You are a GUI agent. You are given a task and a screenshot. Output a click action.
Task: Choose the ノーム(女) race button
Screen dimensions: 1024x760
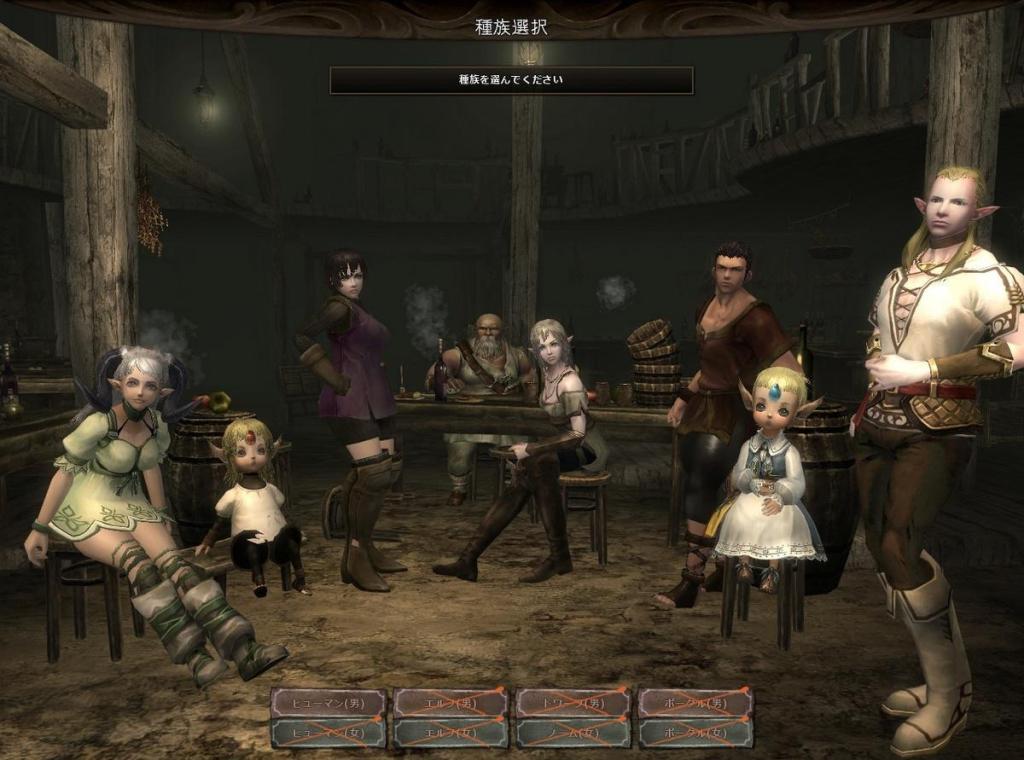click(x=573, y=733)
